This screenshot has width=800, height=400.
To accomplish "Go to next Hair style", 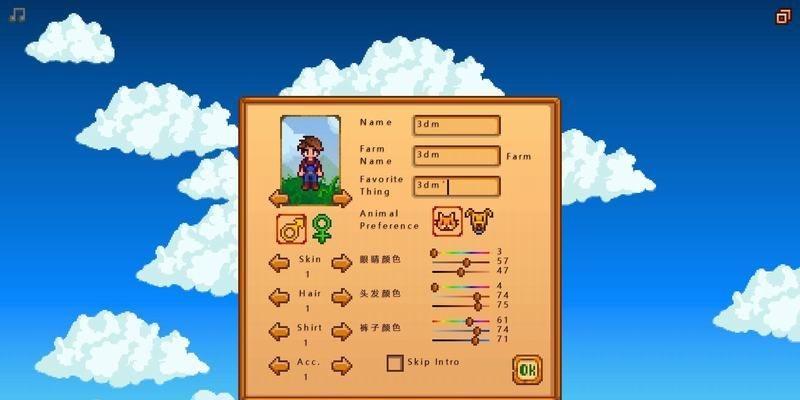I will coord(342,298).
